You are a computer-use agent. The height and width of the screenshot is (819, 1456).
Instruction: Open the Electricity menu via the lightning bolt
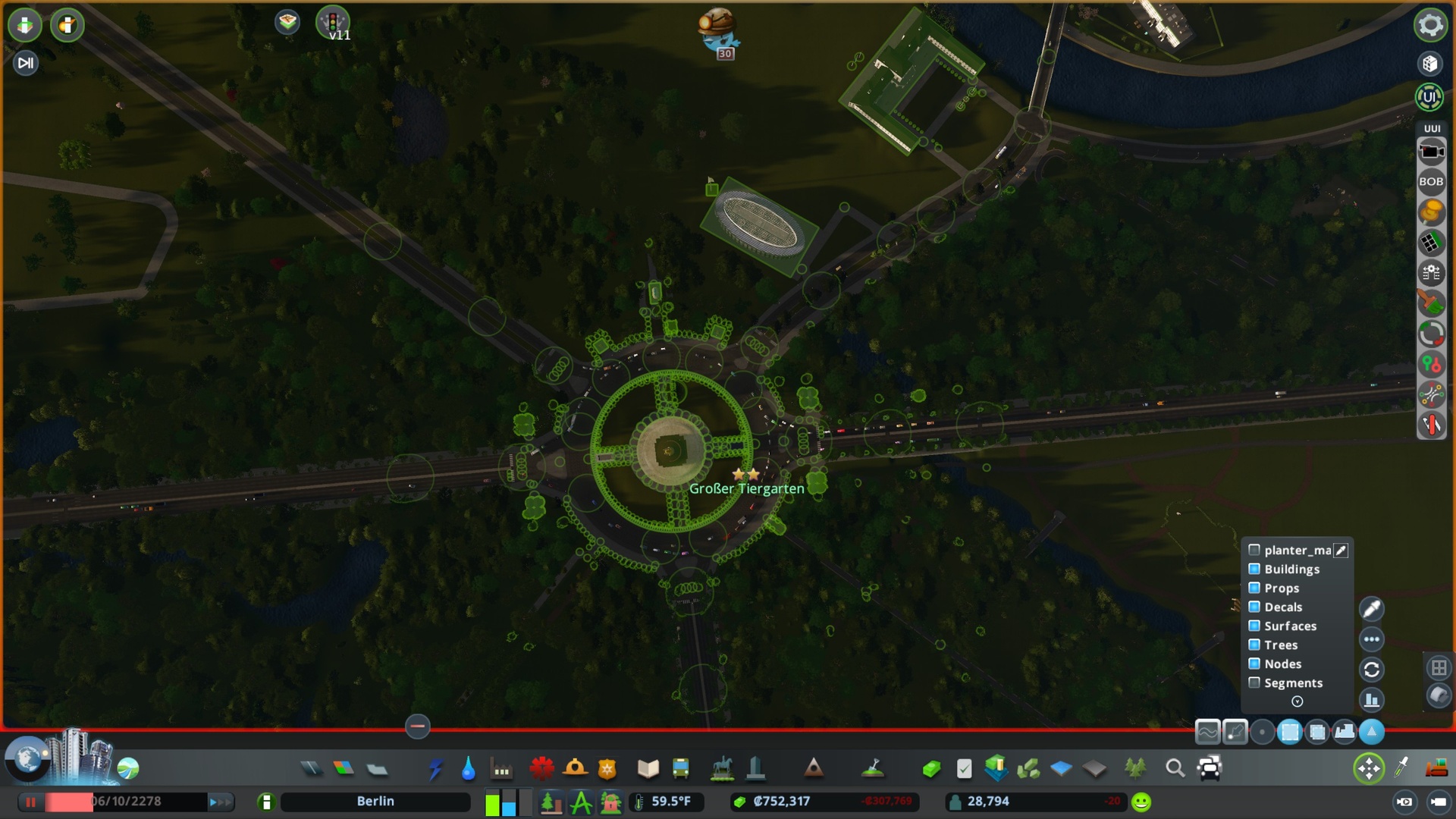pos(434,768)
